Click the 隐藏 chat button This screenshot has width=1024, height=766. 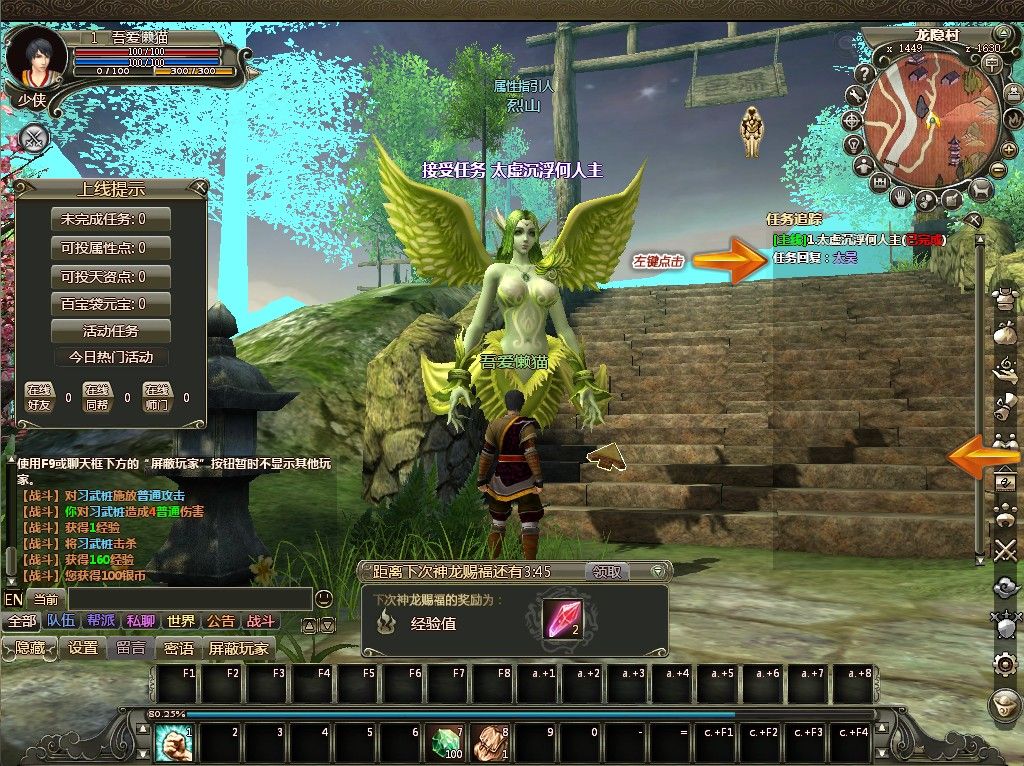tap(30, 648)
